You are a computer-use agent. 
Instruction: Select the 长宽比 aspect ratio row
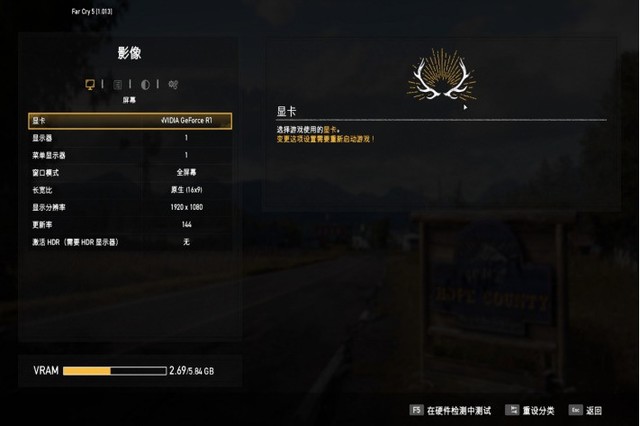pos(131,190)
